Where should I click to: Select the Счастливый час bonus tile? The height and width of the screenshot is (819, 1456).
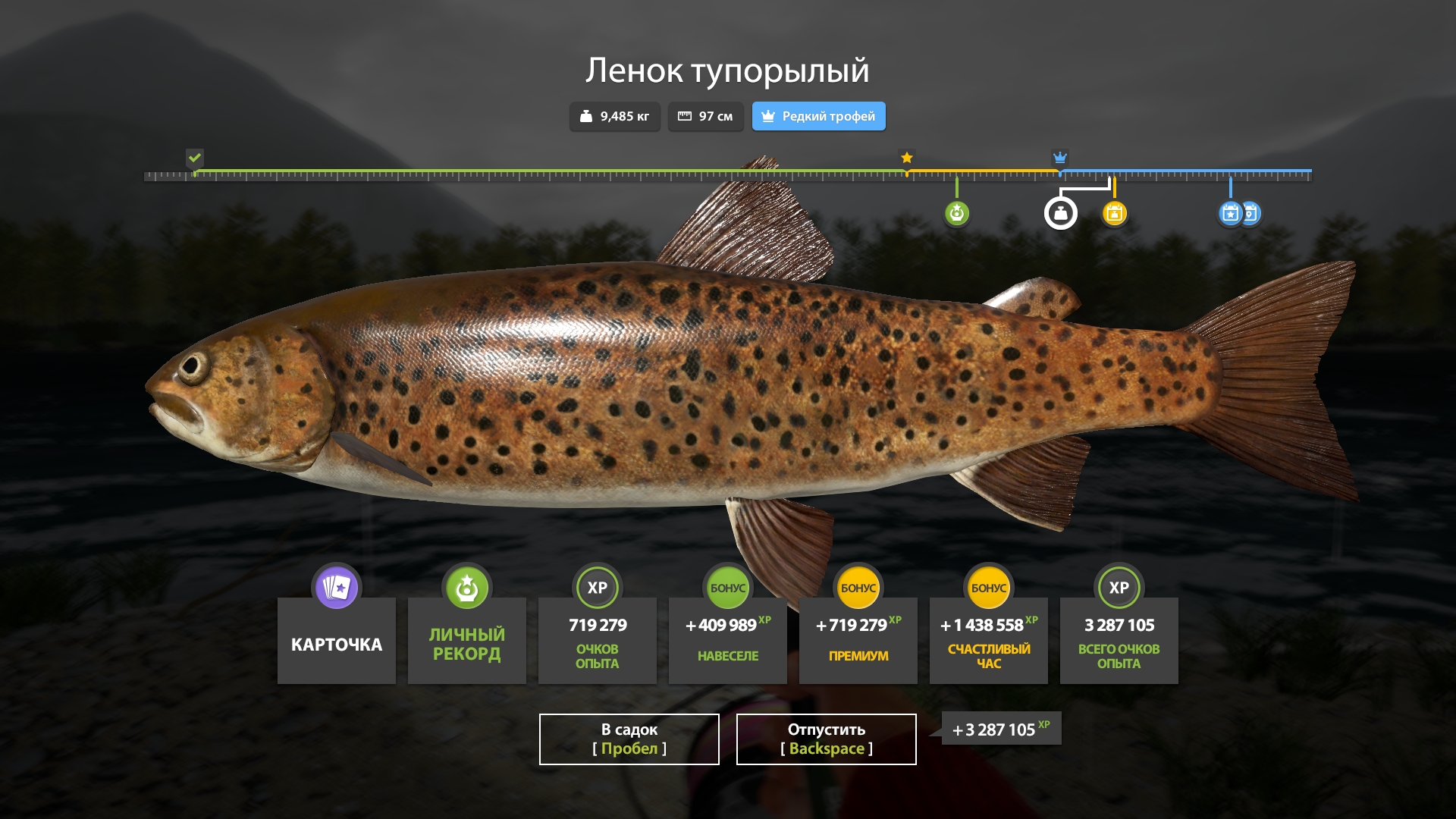pos(989,639)
